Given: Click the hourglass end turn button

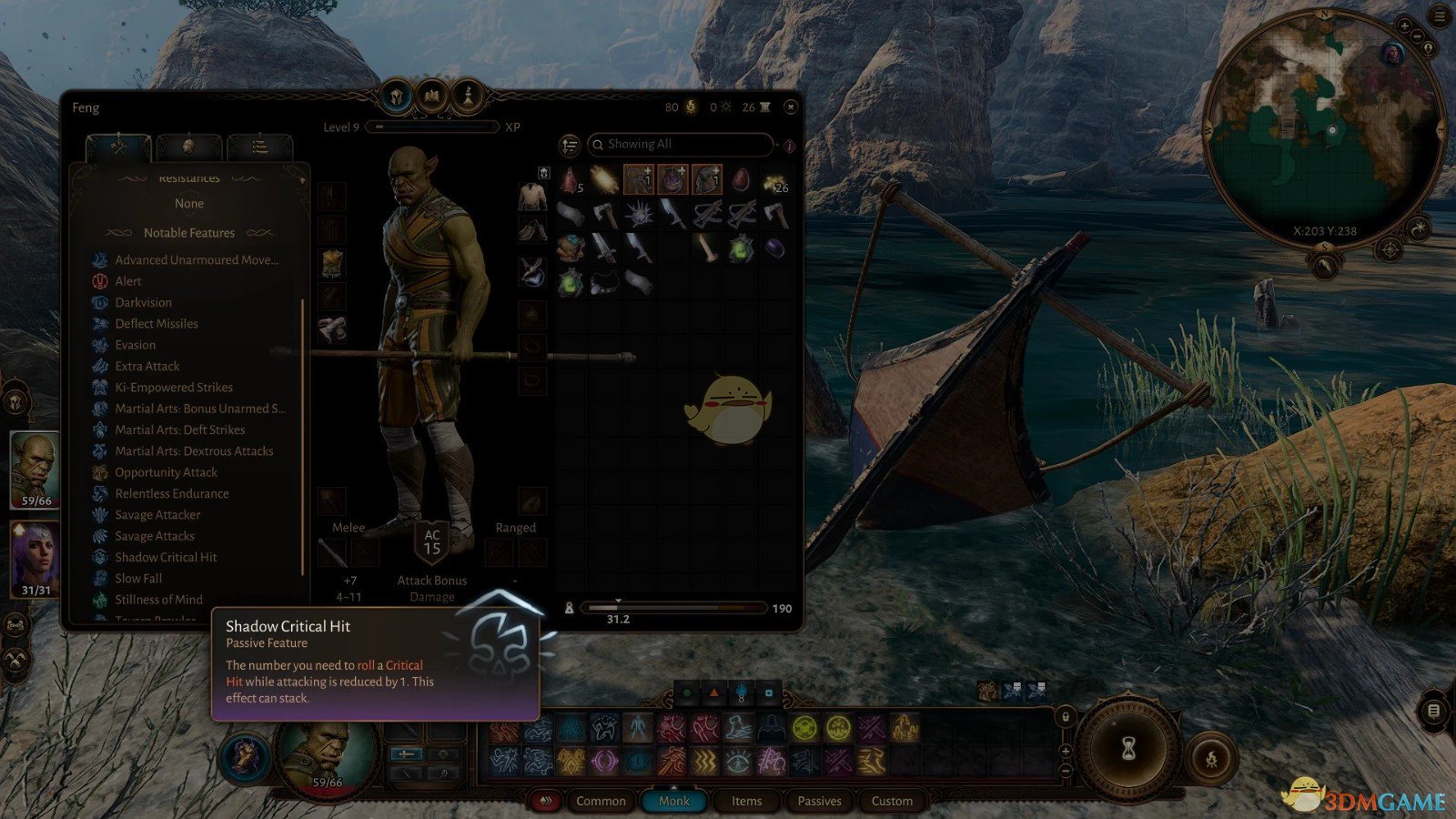Looking at the screenshot, I should 1129,749.
